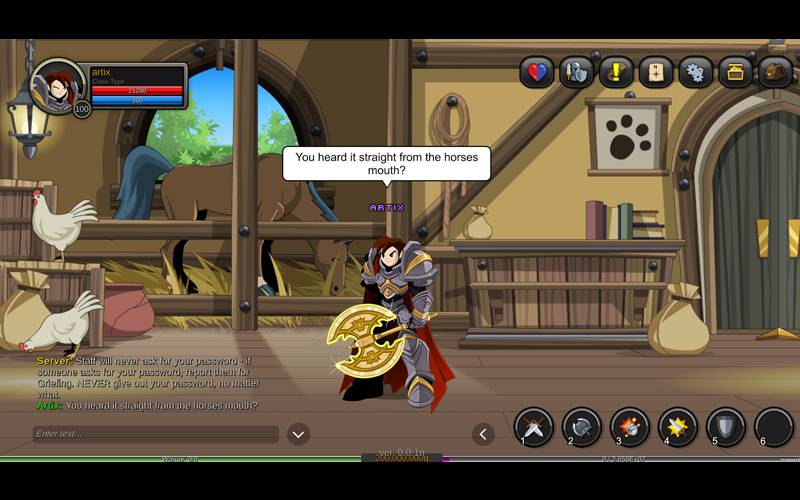Click the chat "Enter text" input box

(x=155, y=434)
